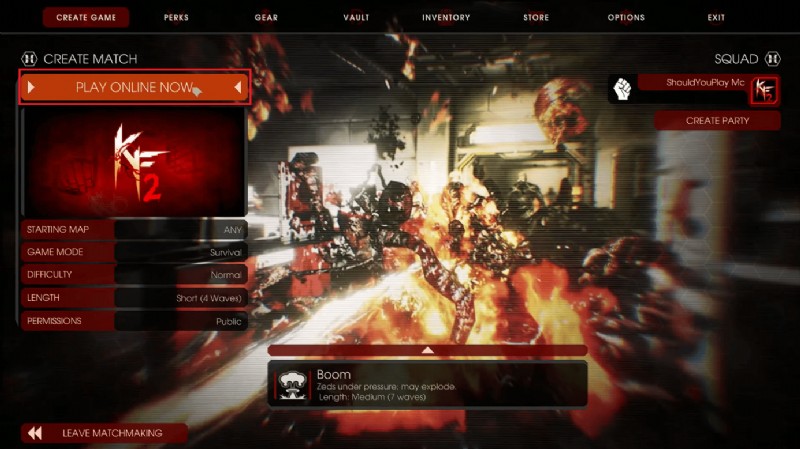The image size is (800, 449).
Task: Click the fist perk icon in squad
Action: pos(622,90)
